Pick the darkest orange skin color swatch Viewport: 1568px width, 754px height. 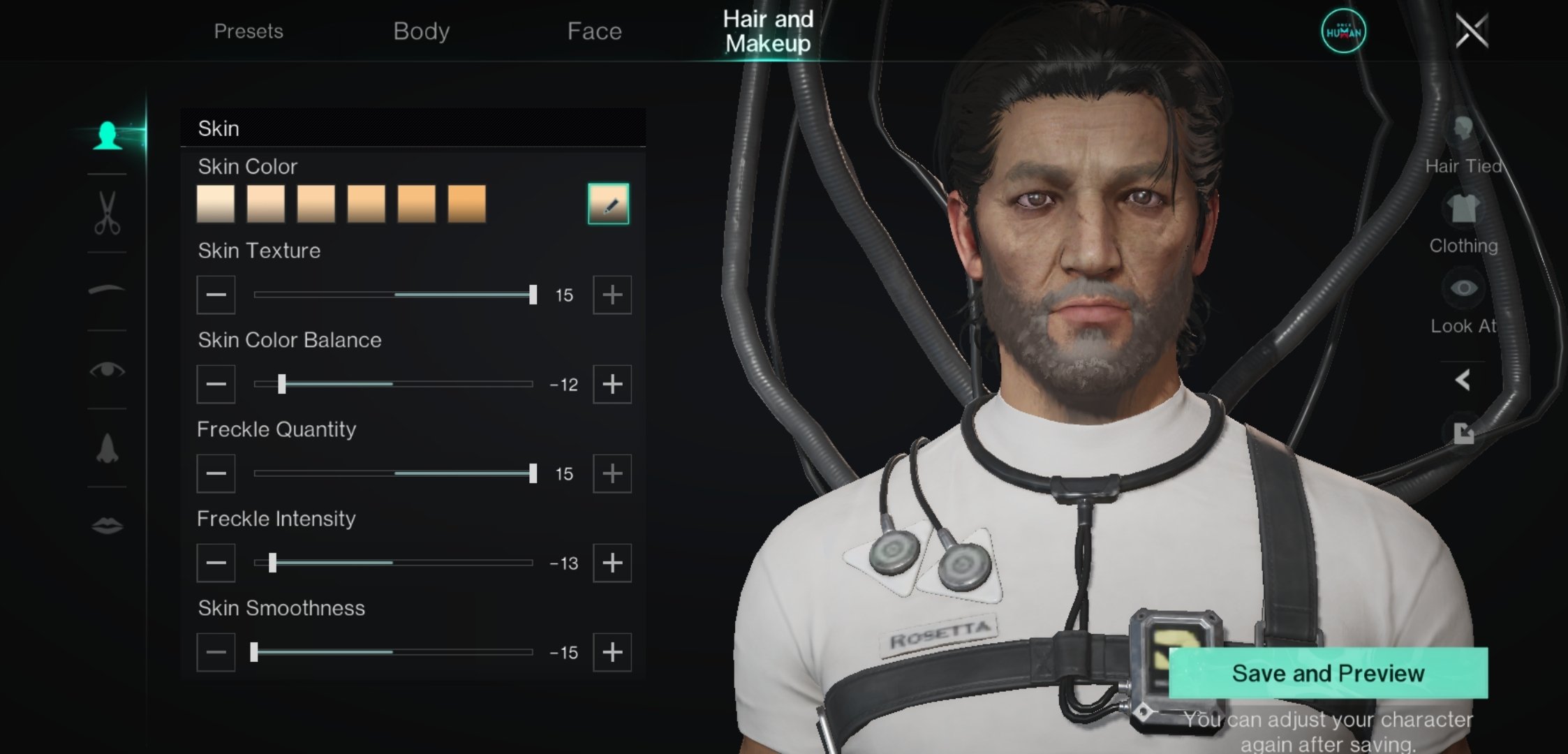466,204
